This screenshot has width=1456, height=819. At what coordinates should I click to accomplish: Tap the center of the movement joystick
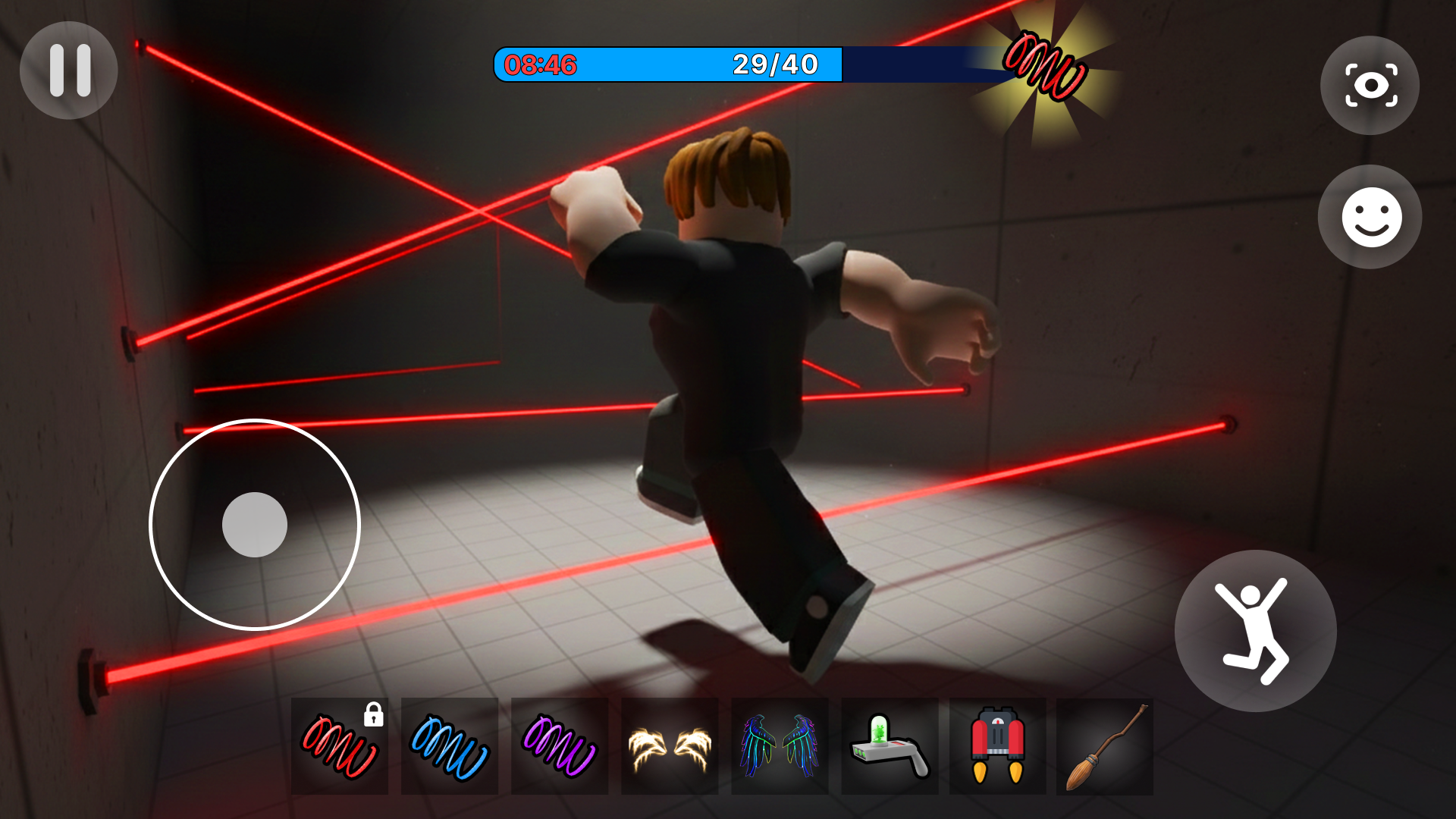click(256, 524)
